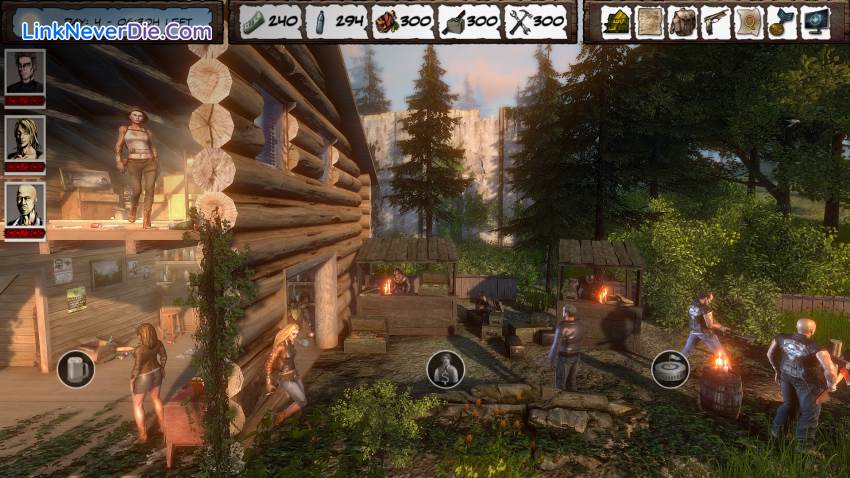Click the tire marker icon
850x478 pixels.
click(x=670, y=369)
